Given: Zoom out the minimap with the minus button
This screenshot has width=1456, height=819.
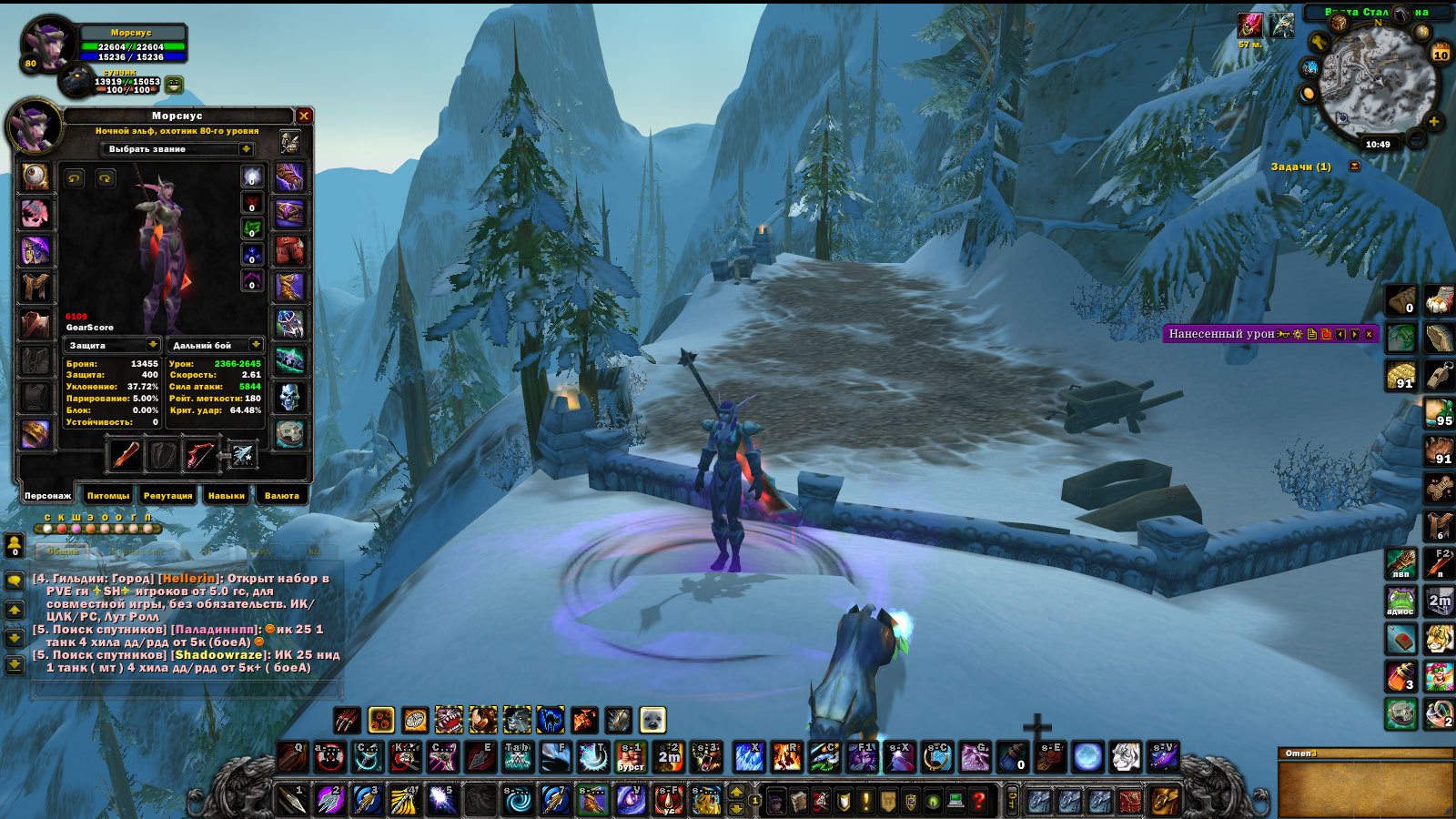Looking at the screenshot, I should [x=1416, y=137].
